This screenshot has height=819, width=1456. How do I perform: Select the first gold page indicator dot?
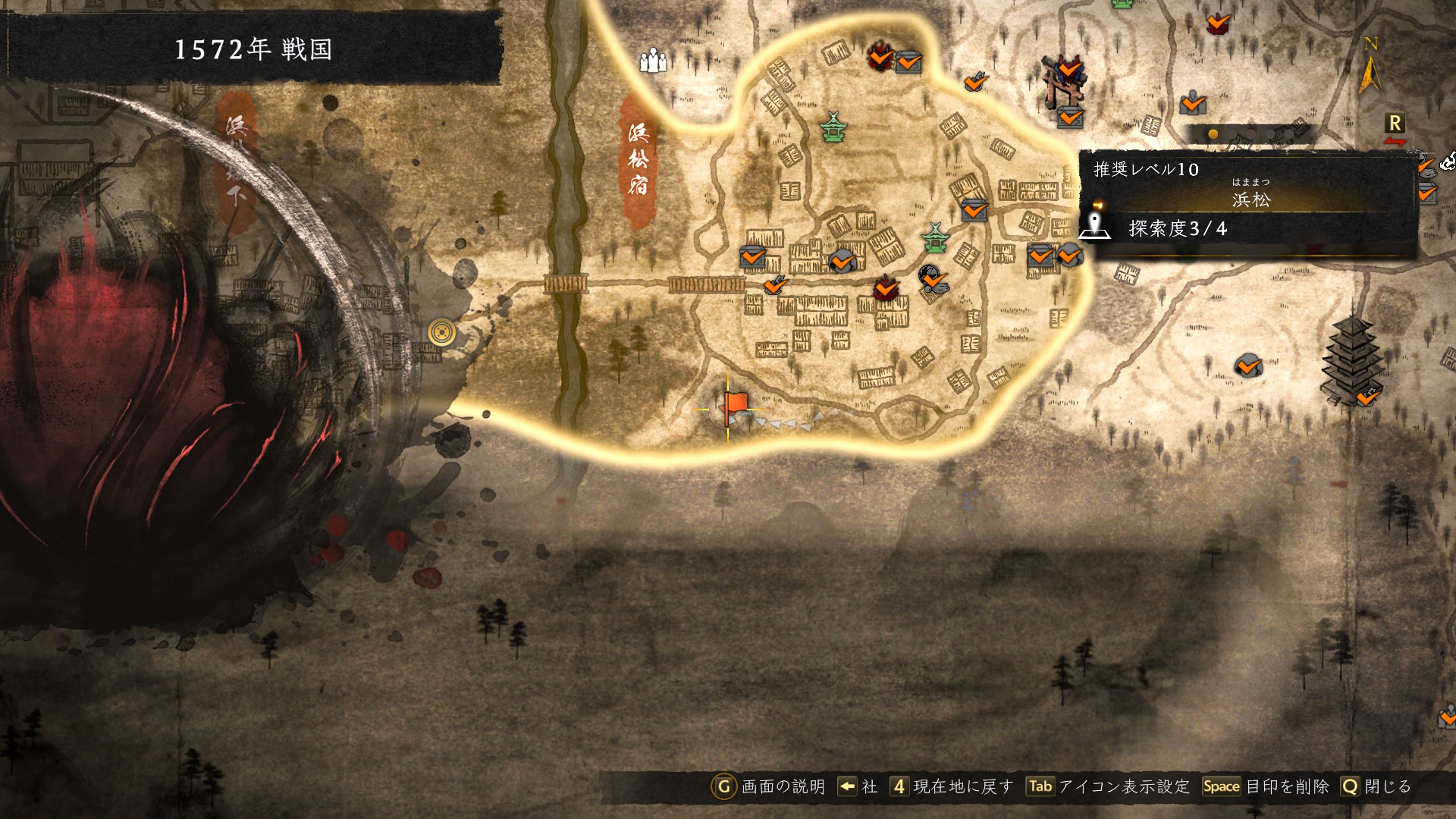tap(1213, 134)
